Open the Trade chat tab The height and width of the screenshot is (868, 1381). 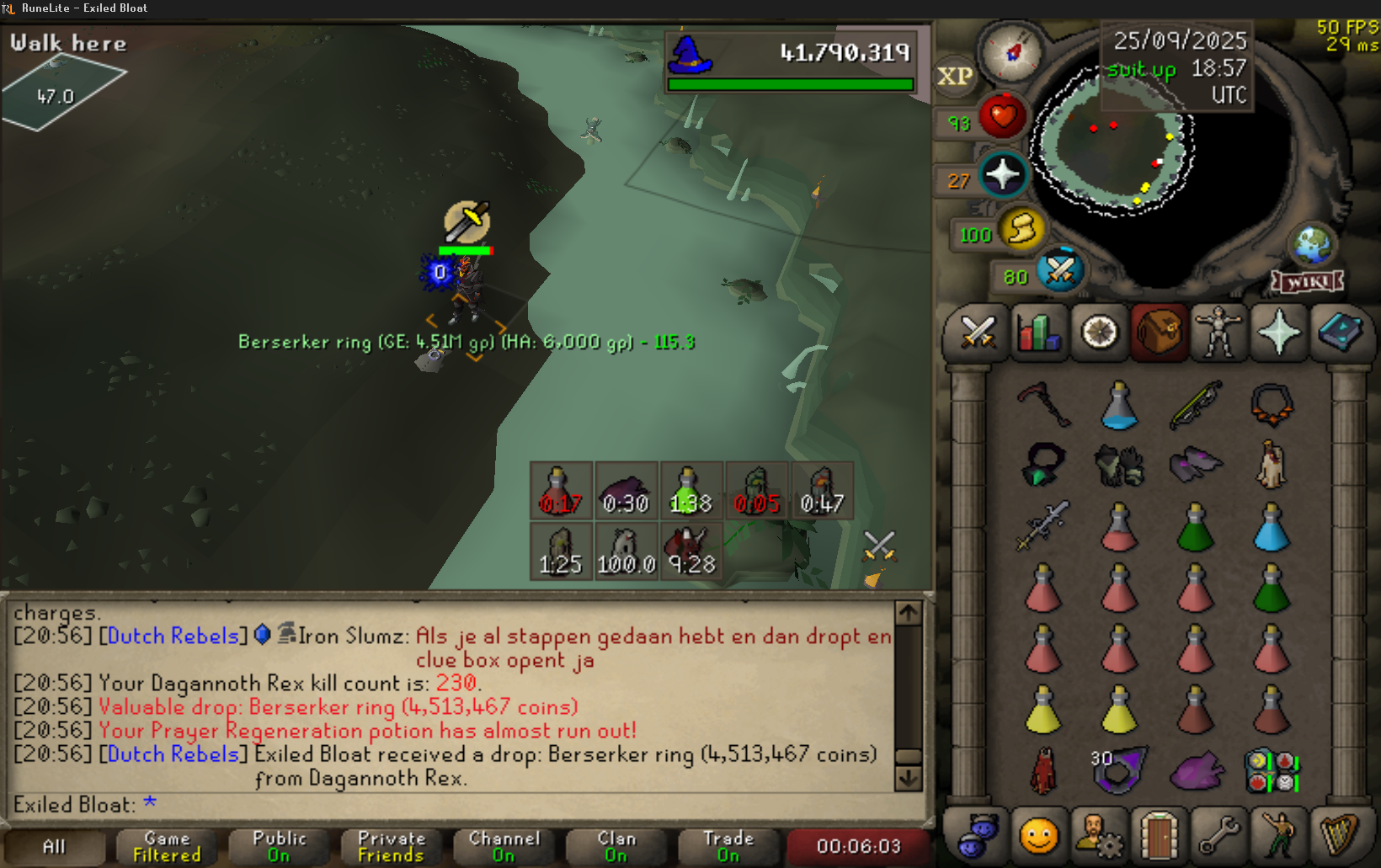click(728, 846)
